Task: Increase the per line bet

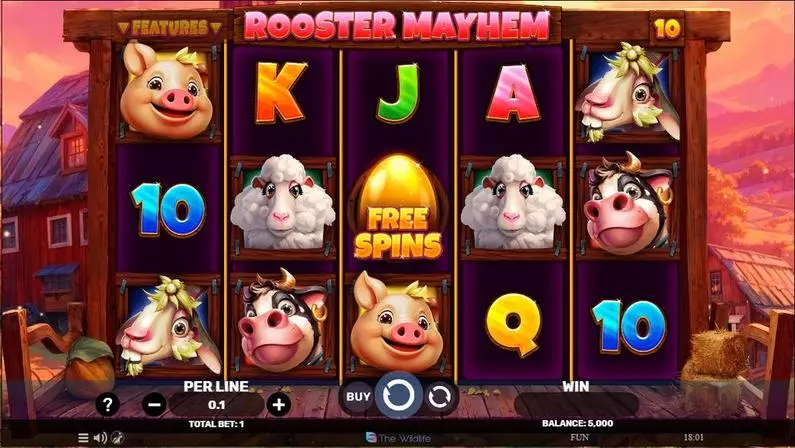Action: pos(279,405)
